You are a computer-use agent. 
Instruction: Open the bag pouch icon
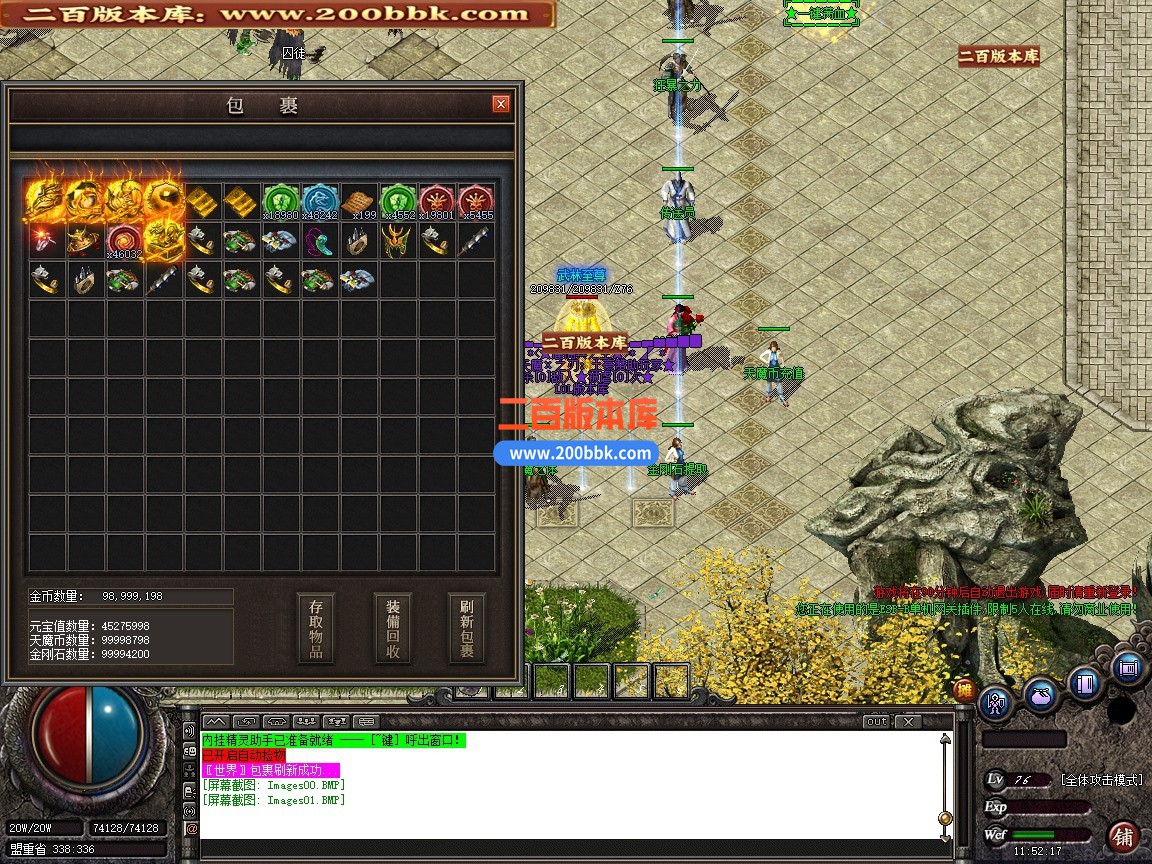(x=1040, y=693)
